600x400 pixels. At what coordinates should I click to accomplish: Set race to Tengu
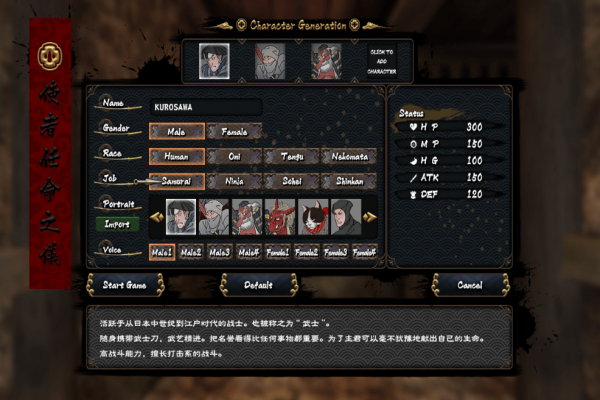[291, 156]
